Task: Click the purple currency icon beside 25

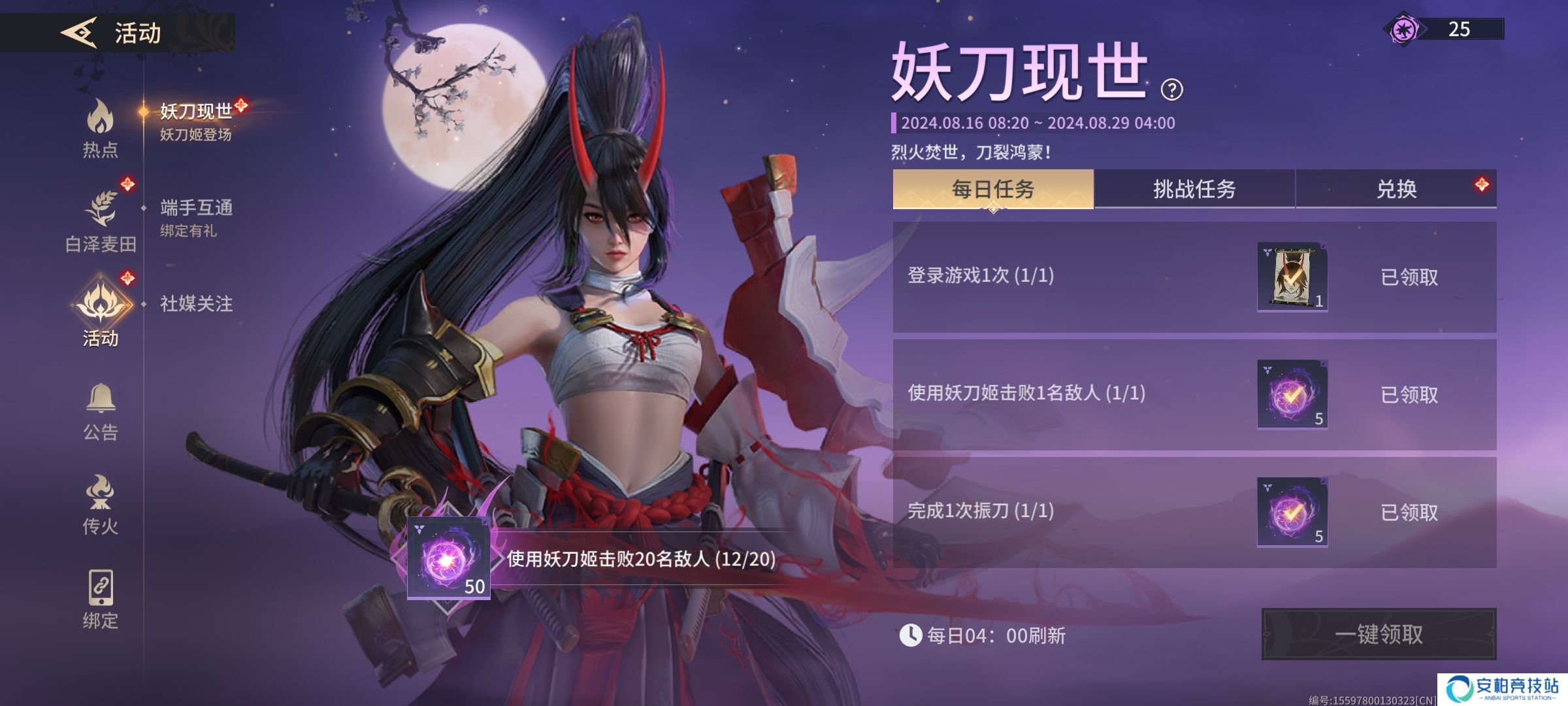Action: pos(1405,29)
